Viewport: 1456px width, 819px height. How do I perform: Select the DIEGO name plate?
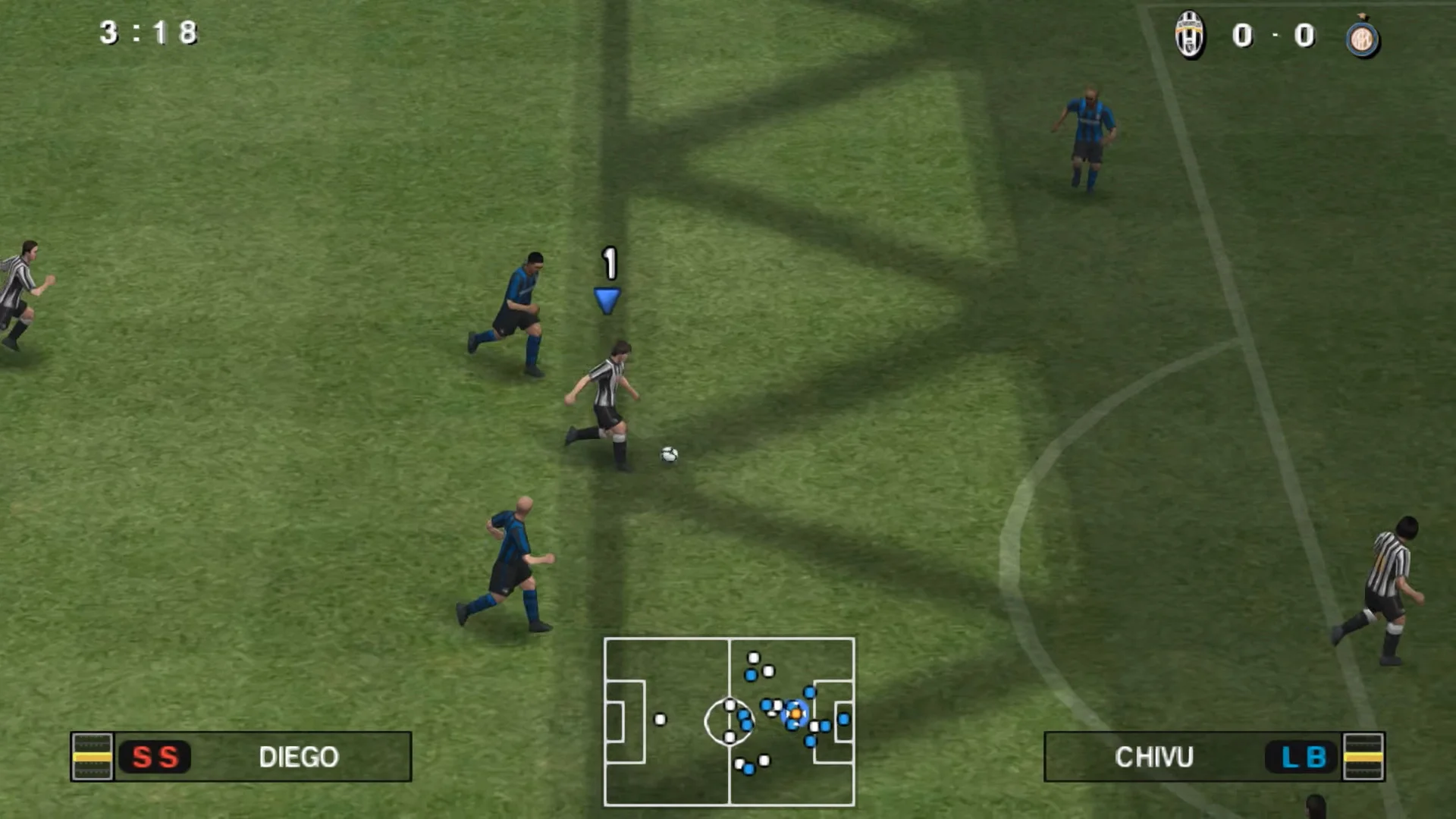tap(300, 758)
